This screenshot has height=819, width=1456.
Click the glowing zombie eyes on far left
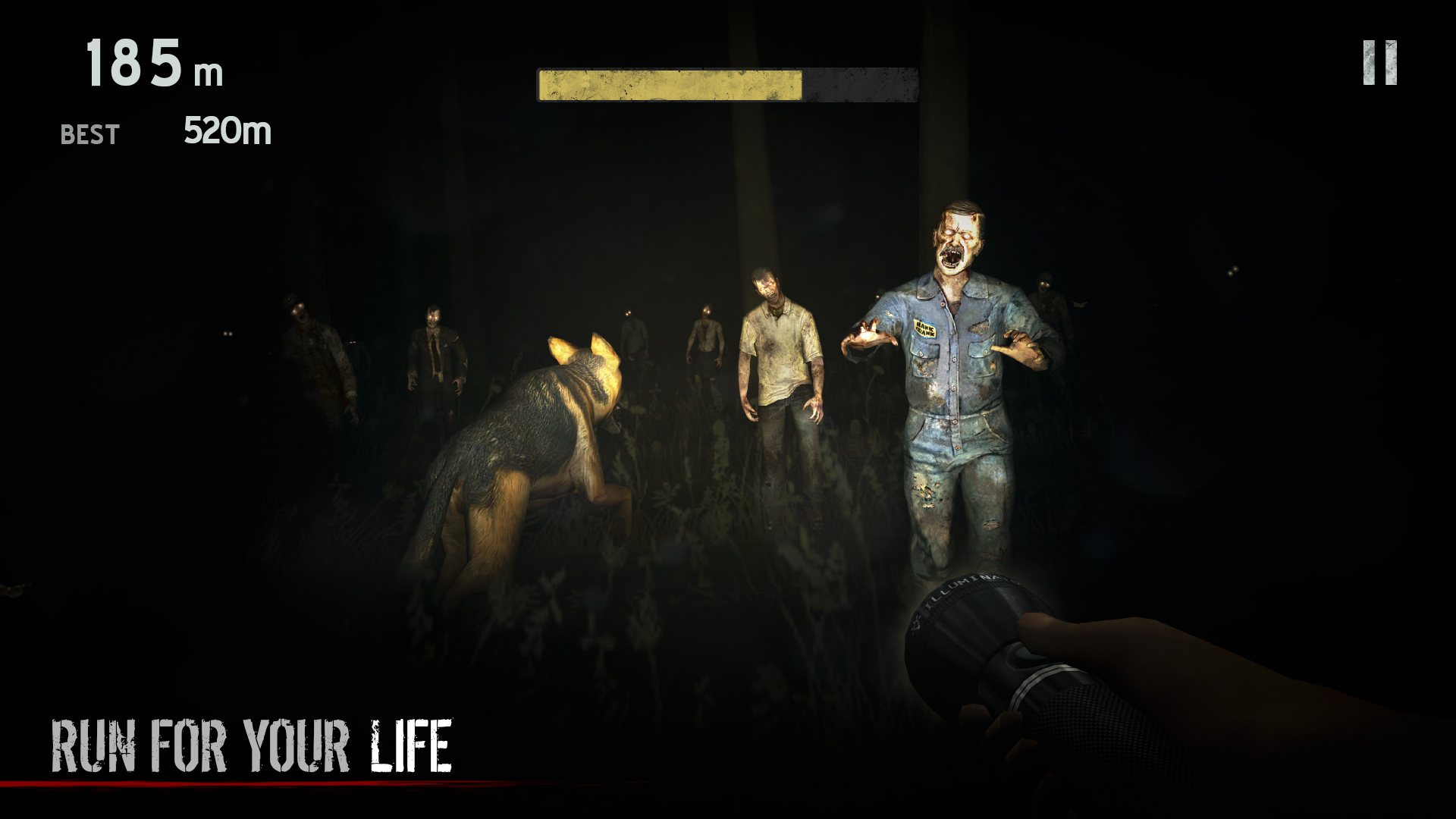227,334
